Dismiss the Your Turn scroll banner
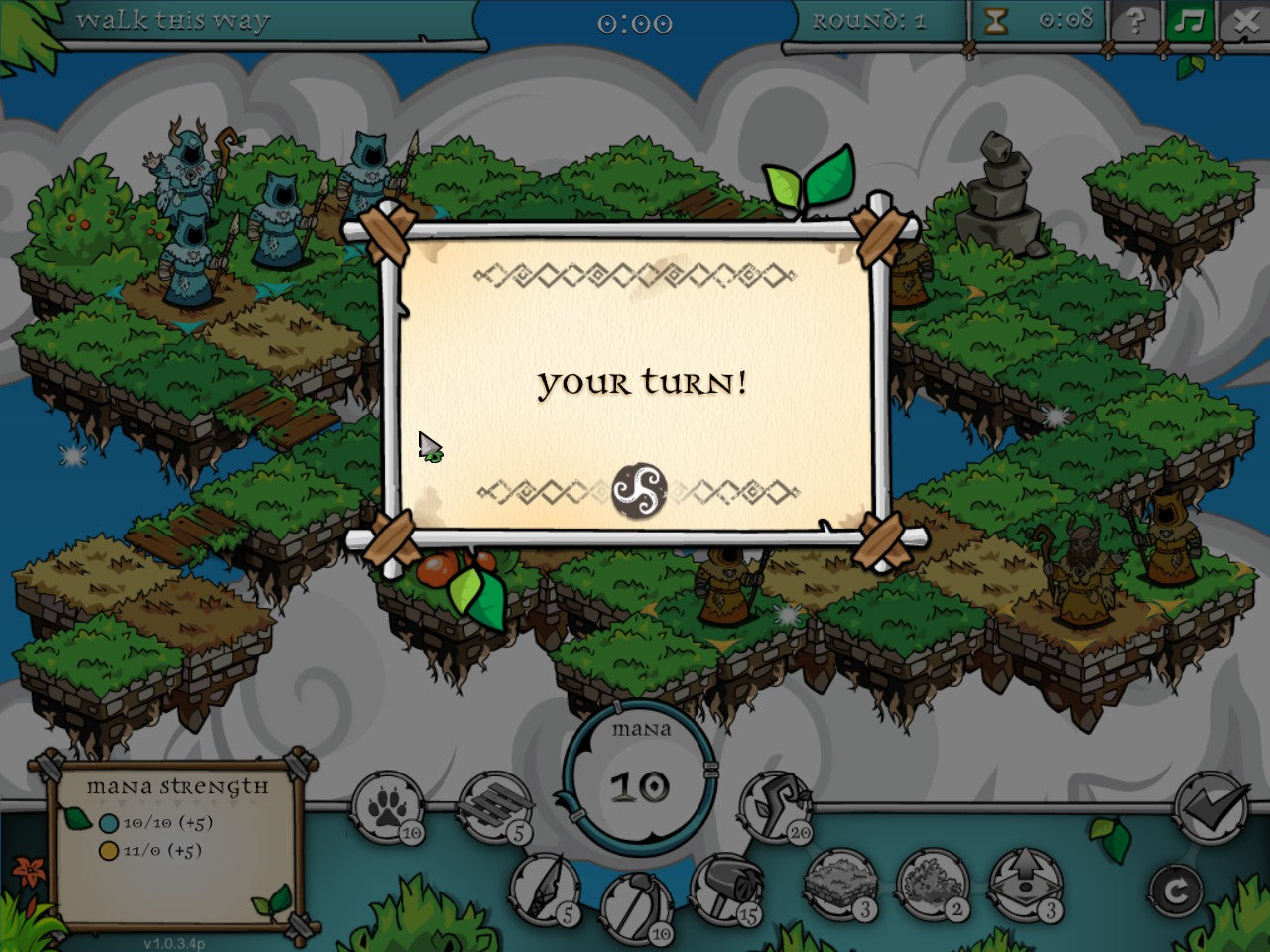This screenshot has height=952, width=1270. [635, 383]
